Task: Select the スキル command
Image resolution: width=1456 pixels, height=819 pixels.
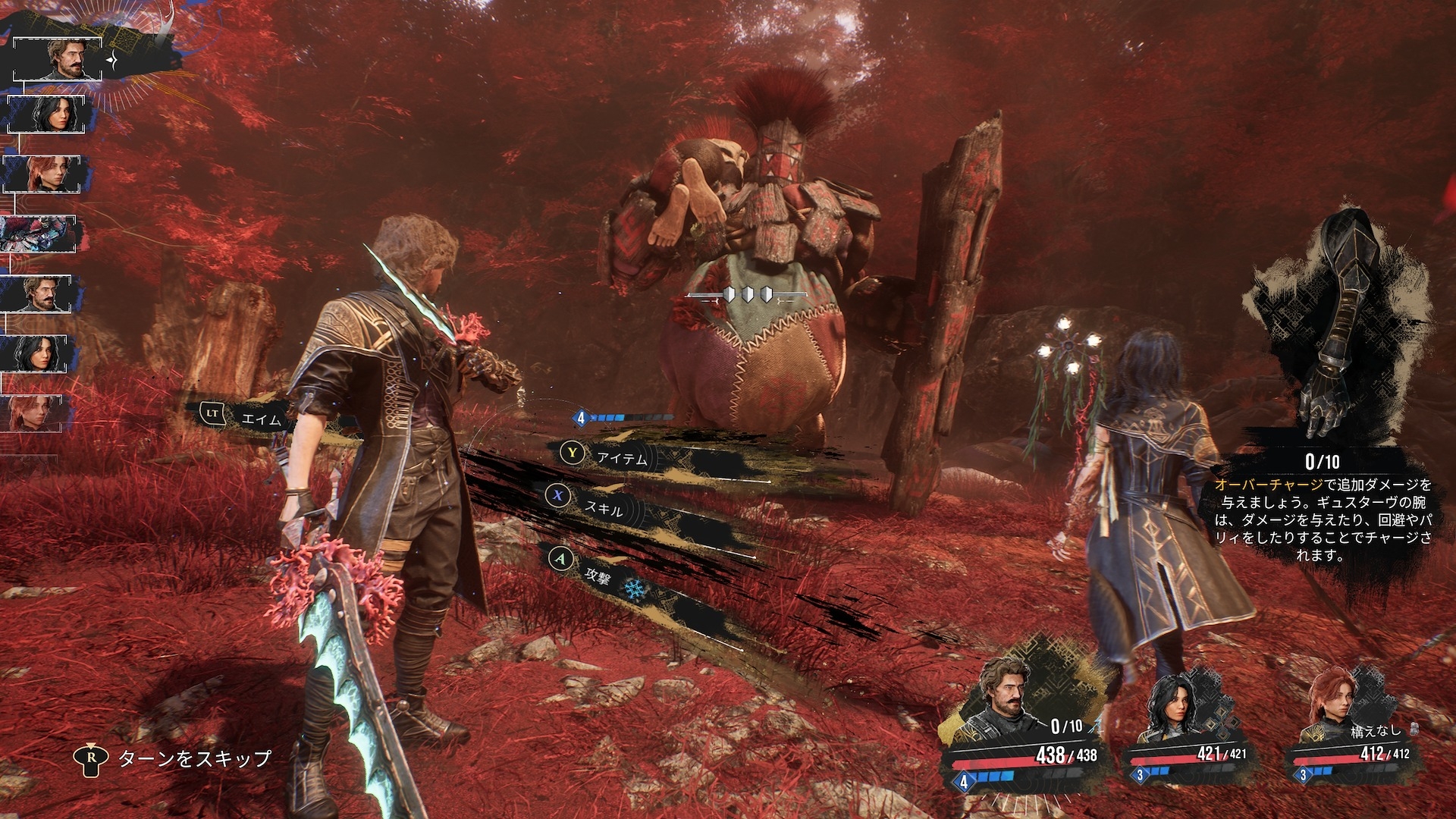Action: tap(602, 508)
